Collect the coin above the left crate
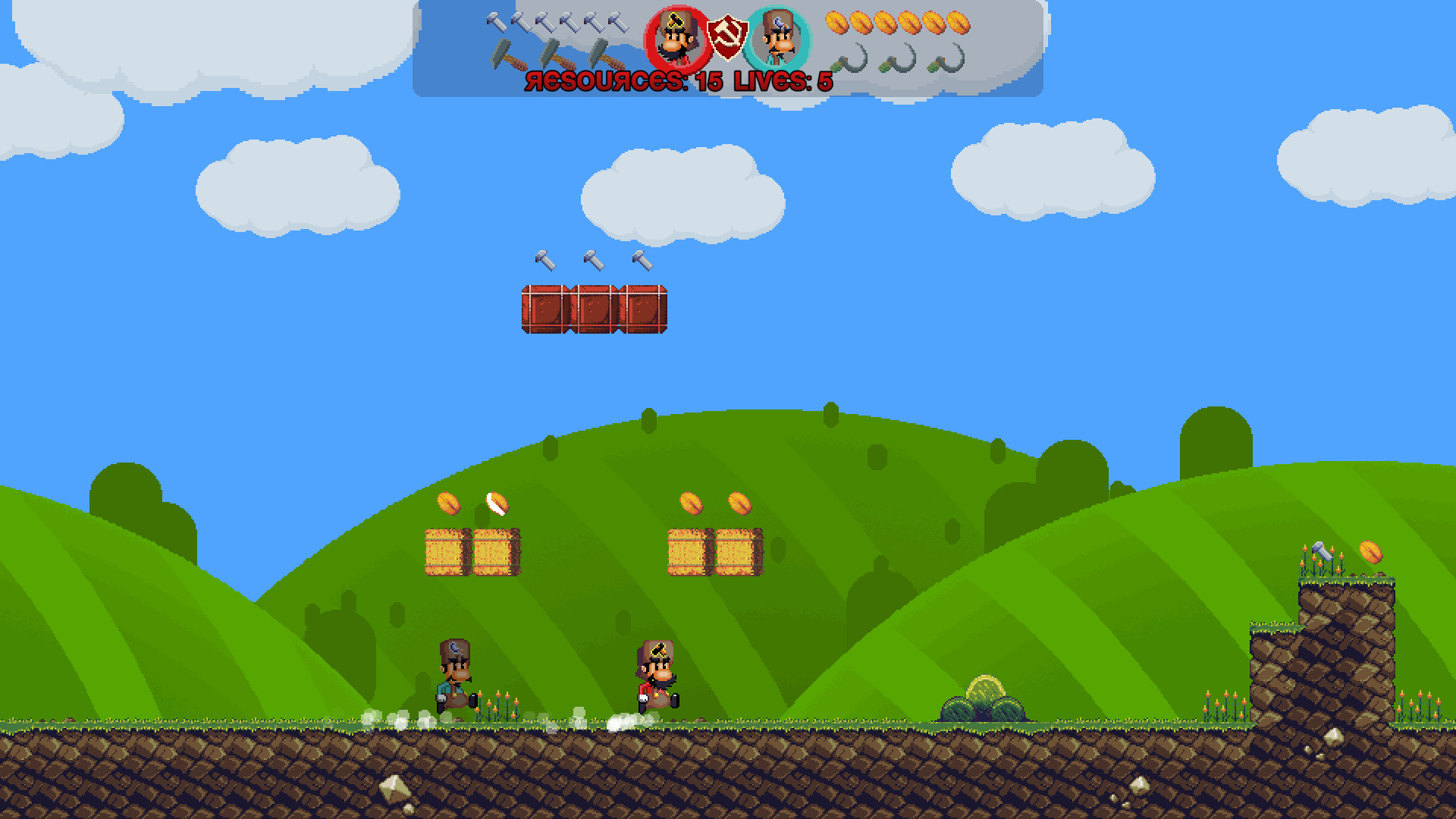The width and height of the screenshot is (1456, 819). click(x=449, y=503)
